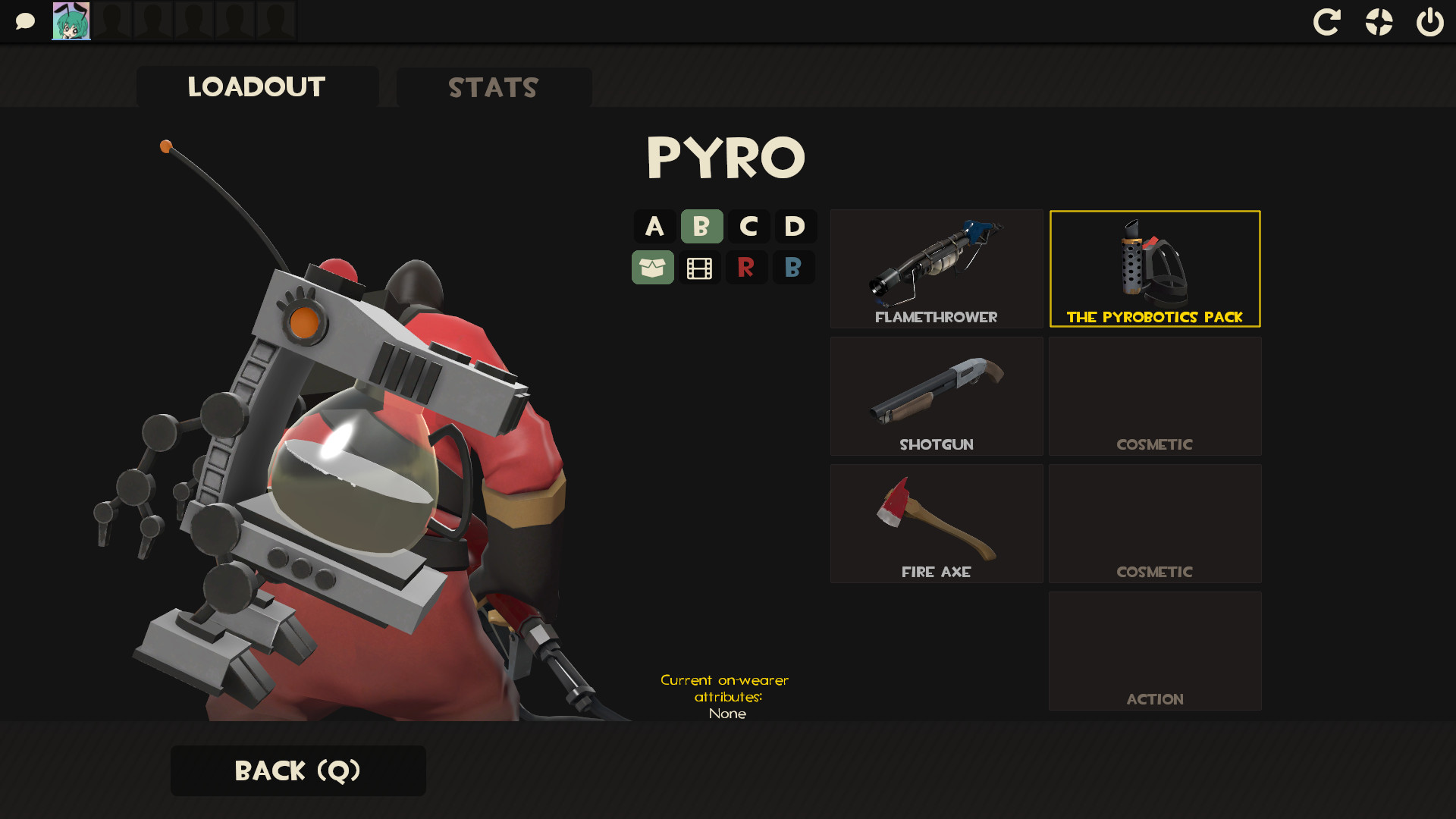Select the empty ACTION slot
1456x819 pixels.
click(x=1154, y=651)
